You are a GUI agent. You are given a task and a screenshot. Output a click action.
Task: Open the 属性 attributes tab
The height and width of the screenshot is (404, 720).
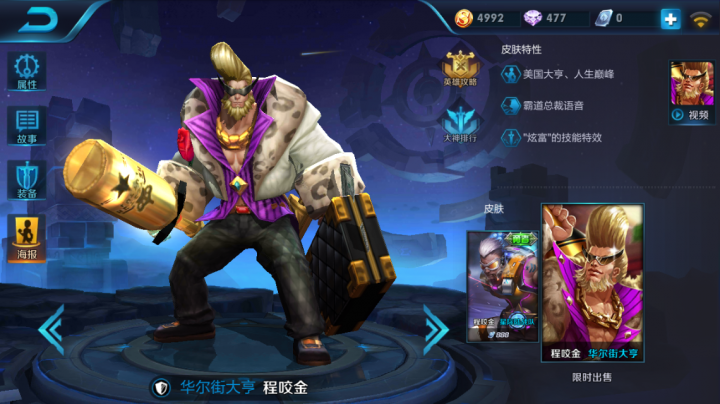click(x=27, y=70)
